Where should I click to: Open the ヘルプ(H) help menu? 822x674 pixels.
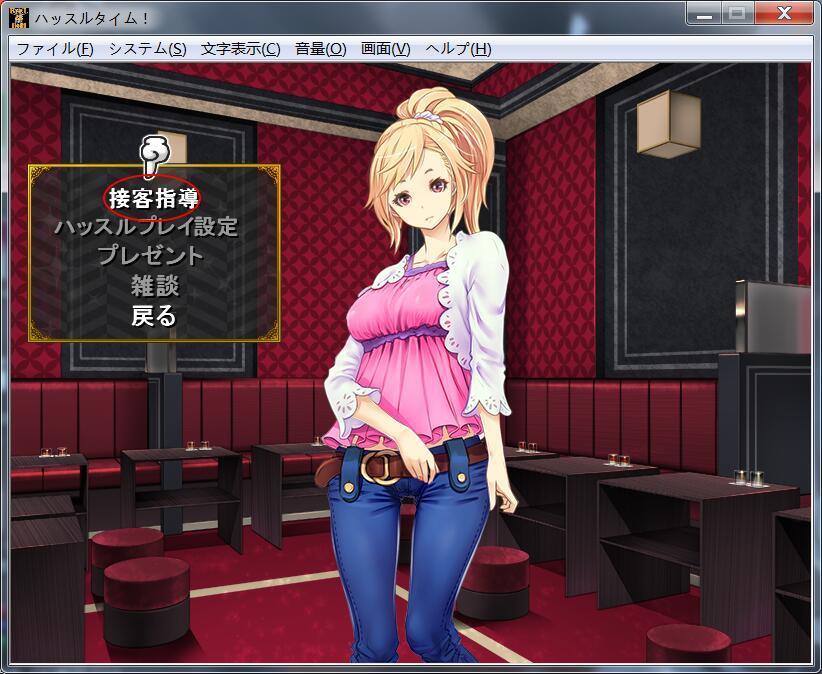458,49
